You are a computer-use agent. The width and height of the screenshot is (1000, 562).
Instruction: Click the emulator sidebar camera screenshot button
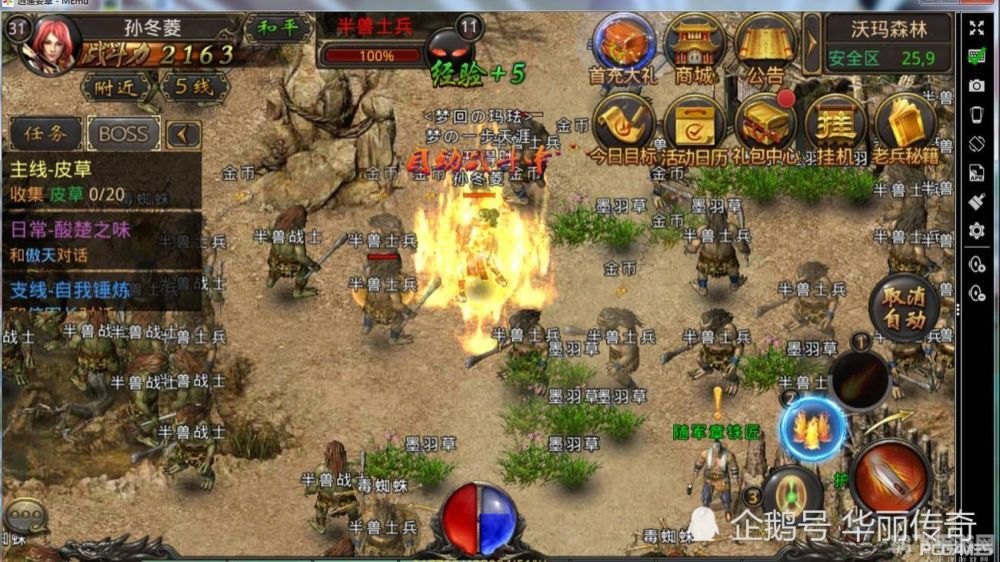click(977, 87)
